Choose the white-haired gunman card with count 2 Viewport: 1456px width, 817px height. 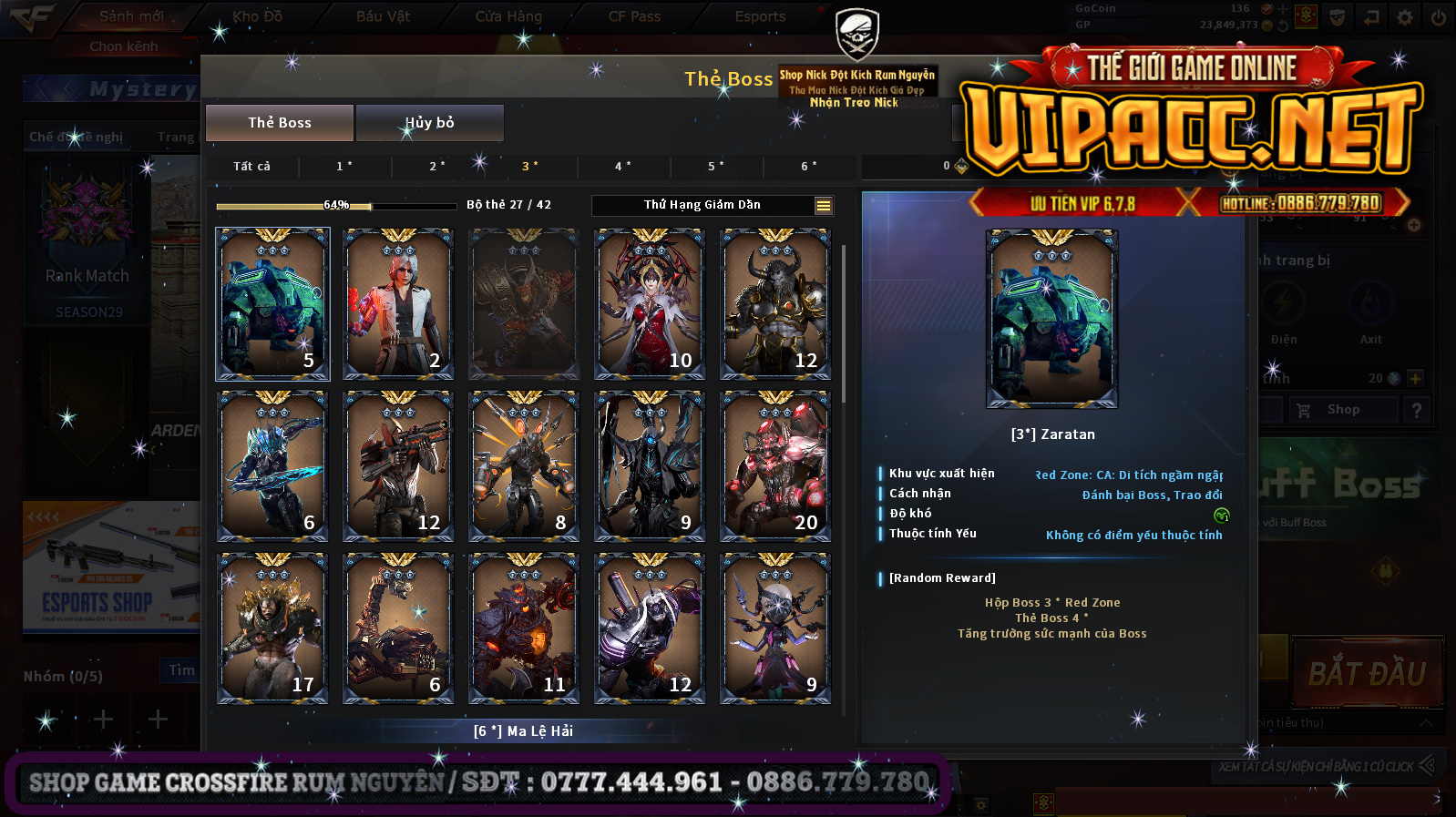pos(398,303)
